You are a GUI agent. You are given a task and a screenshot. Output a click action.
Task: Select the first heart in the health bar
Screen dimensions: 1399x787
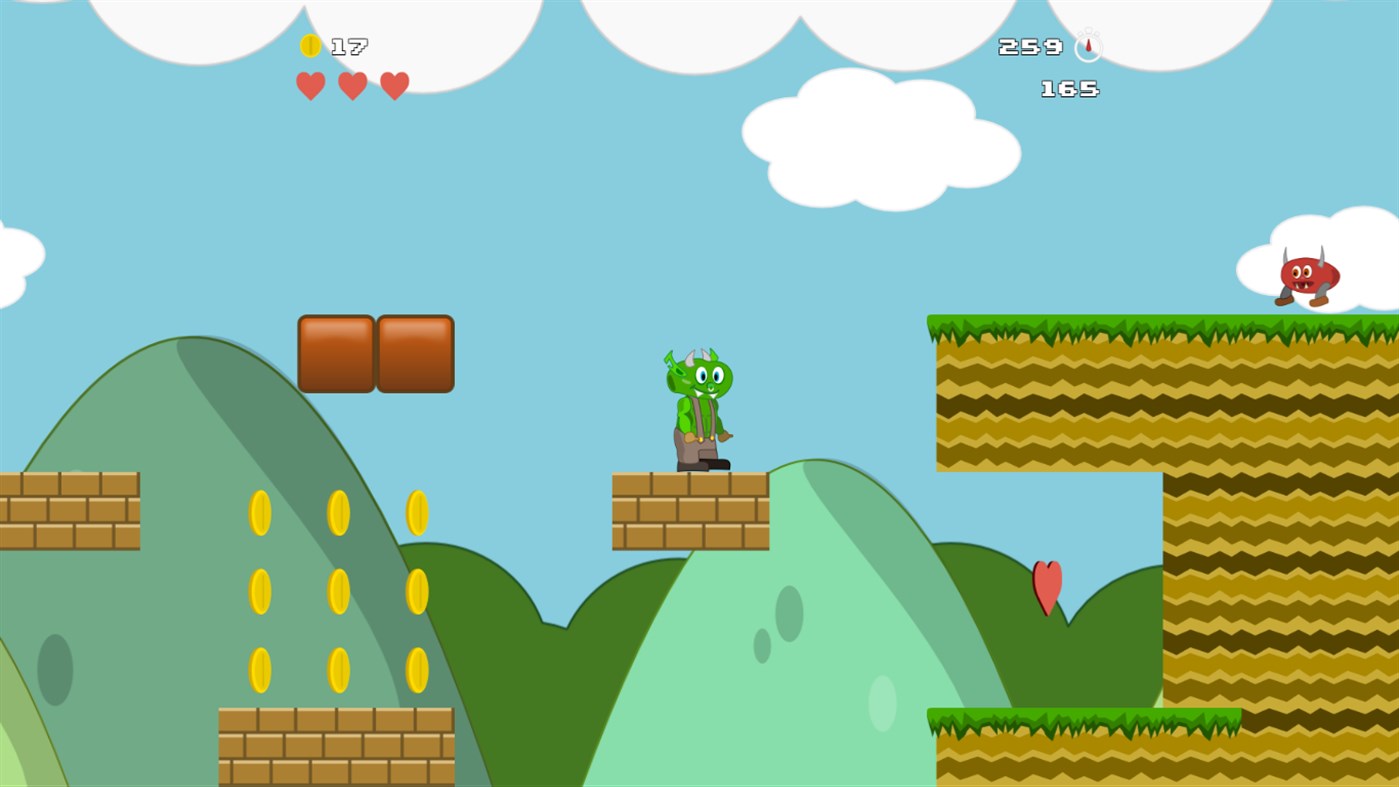click(x=309, y=86)
